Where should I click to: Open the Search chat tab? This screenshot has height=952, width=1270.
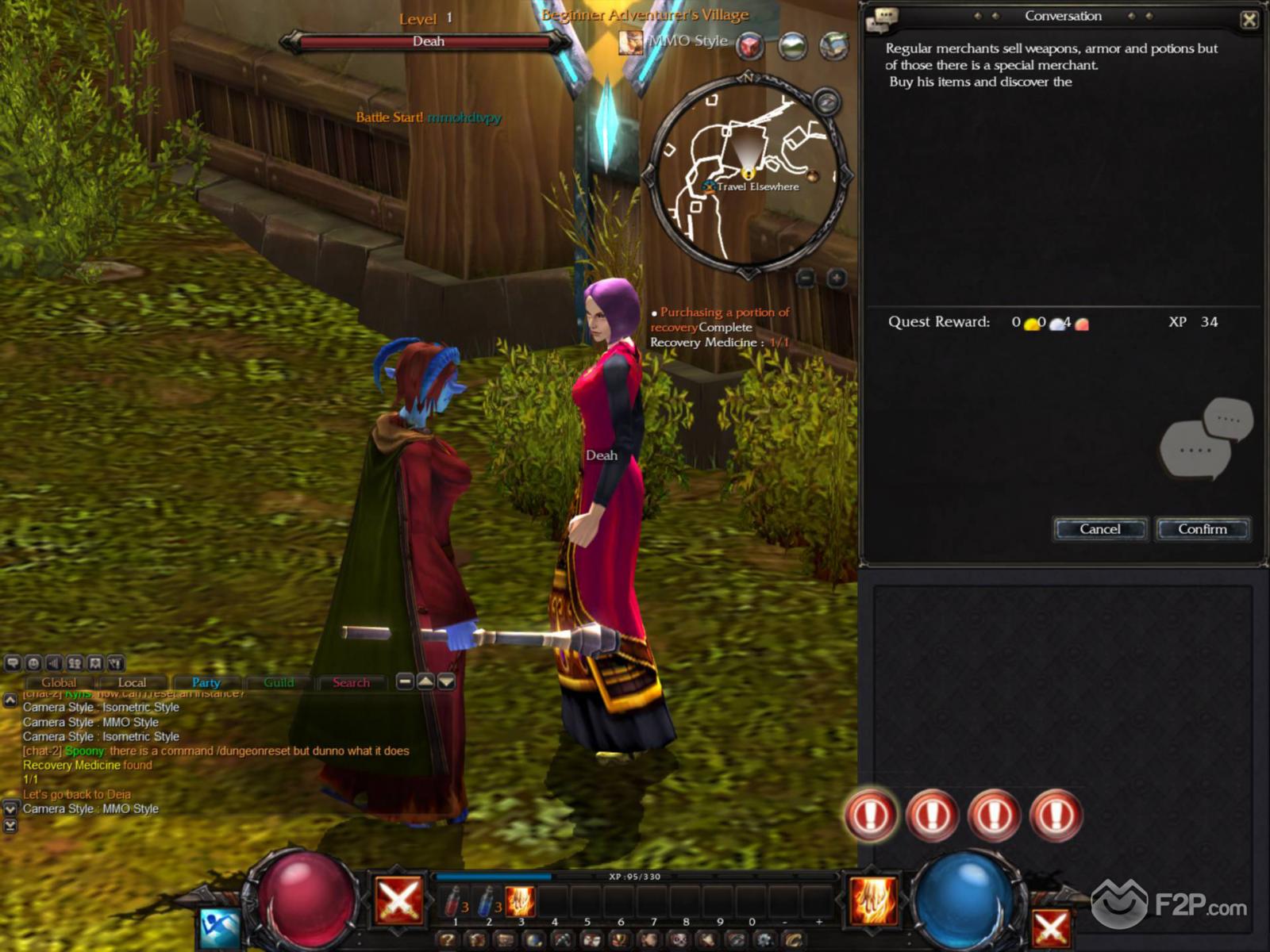click(x=351, y=682)
